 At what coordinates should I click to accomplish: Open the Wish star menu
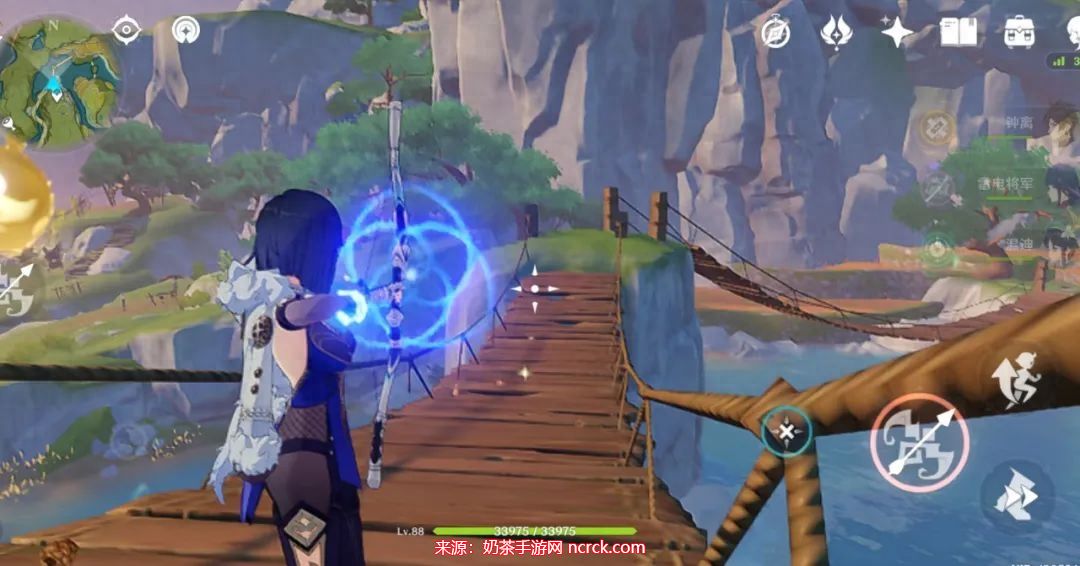[x=896, y=32]
